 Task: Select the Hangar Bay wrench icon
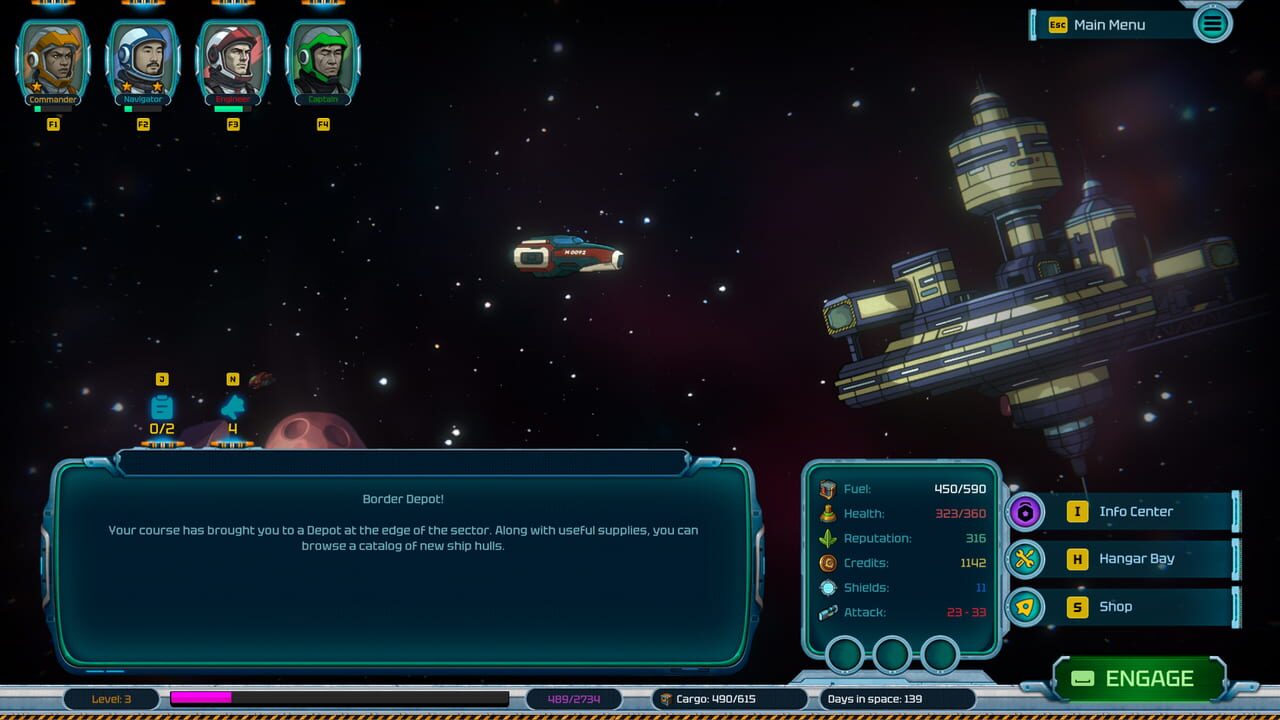coord(1024,559)
